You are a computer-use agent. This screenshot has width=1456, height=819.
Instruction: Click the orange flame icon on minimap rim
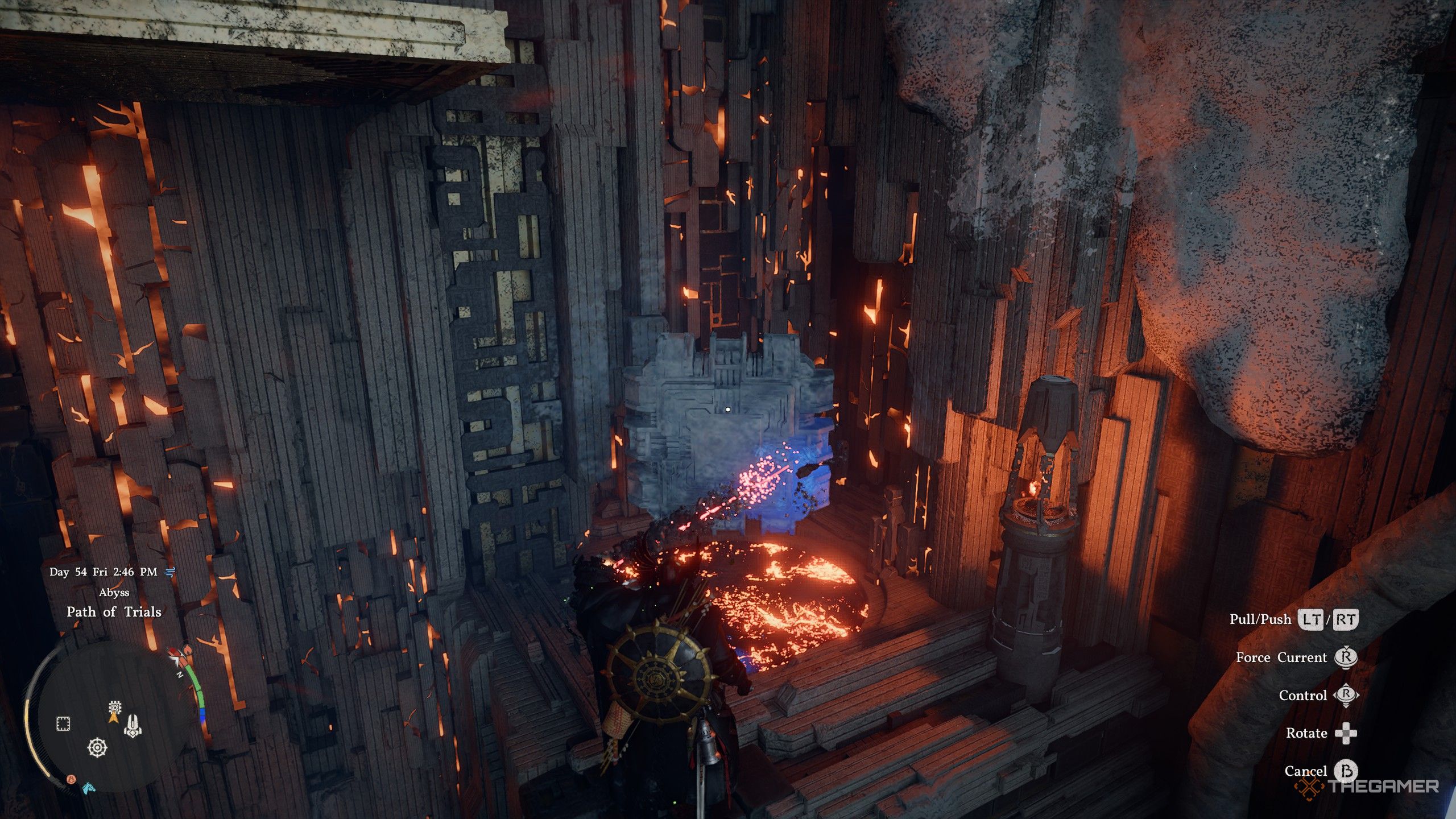point(72,779)
